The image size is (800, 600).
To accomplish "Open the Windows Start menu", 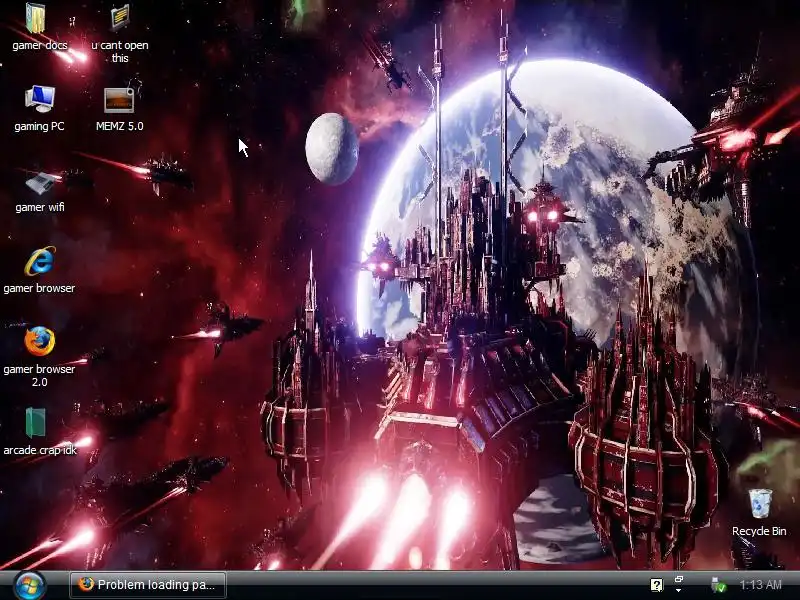I will pyautogui.click(x=28, y=584).
